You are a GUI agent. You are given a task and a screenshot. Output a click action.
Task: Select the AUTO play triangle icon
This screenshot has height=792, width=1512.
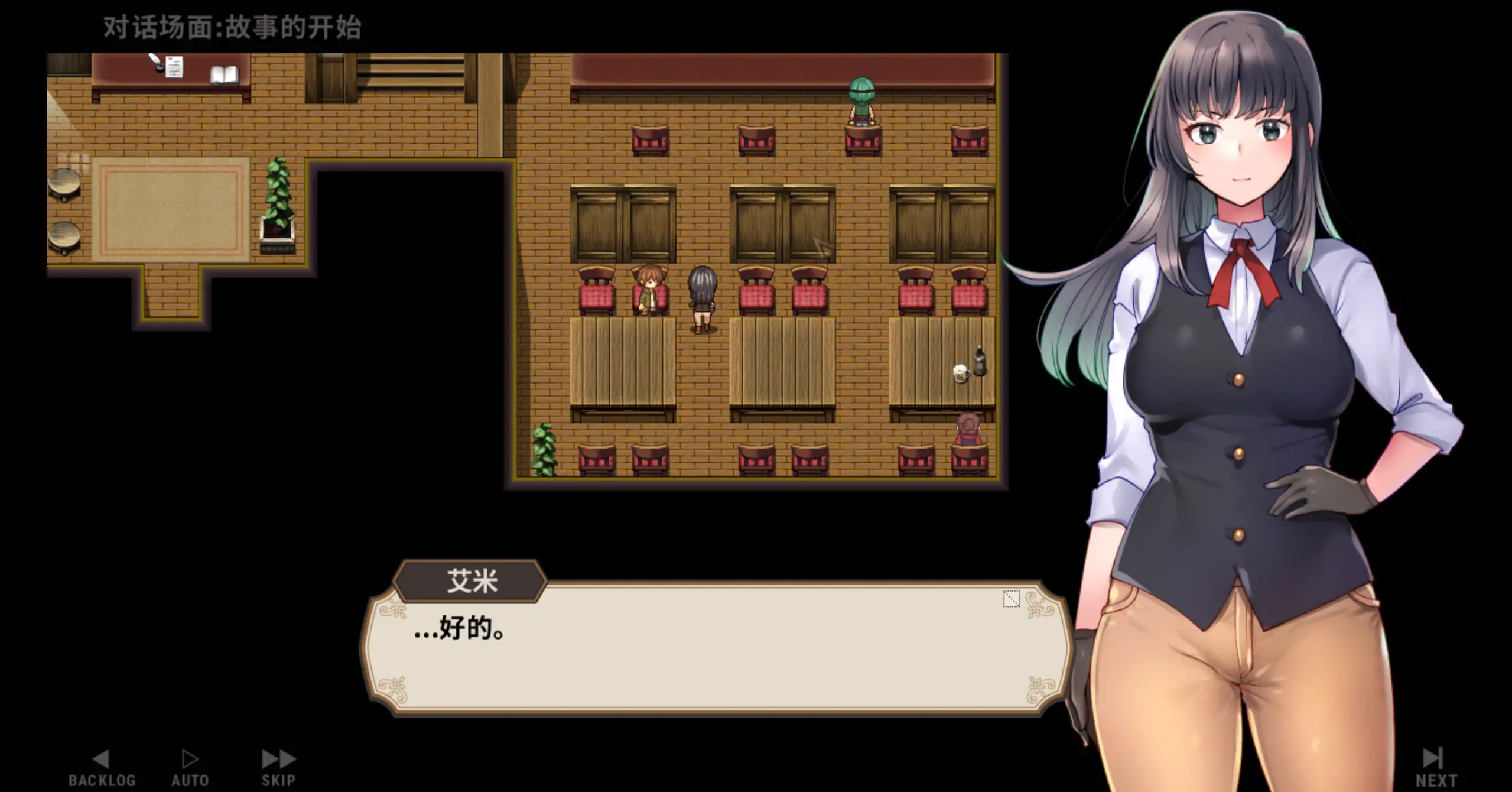tap(189, 758)
